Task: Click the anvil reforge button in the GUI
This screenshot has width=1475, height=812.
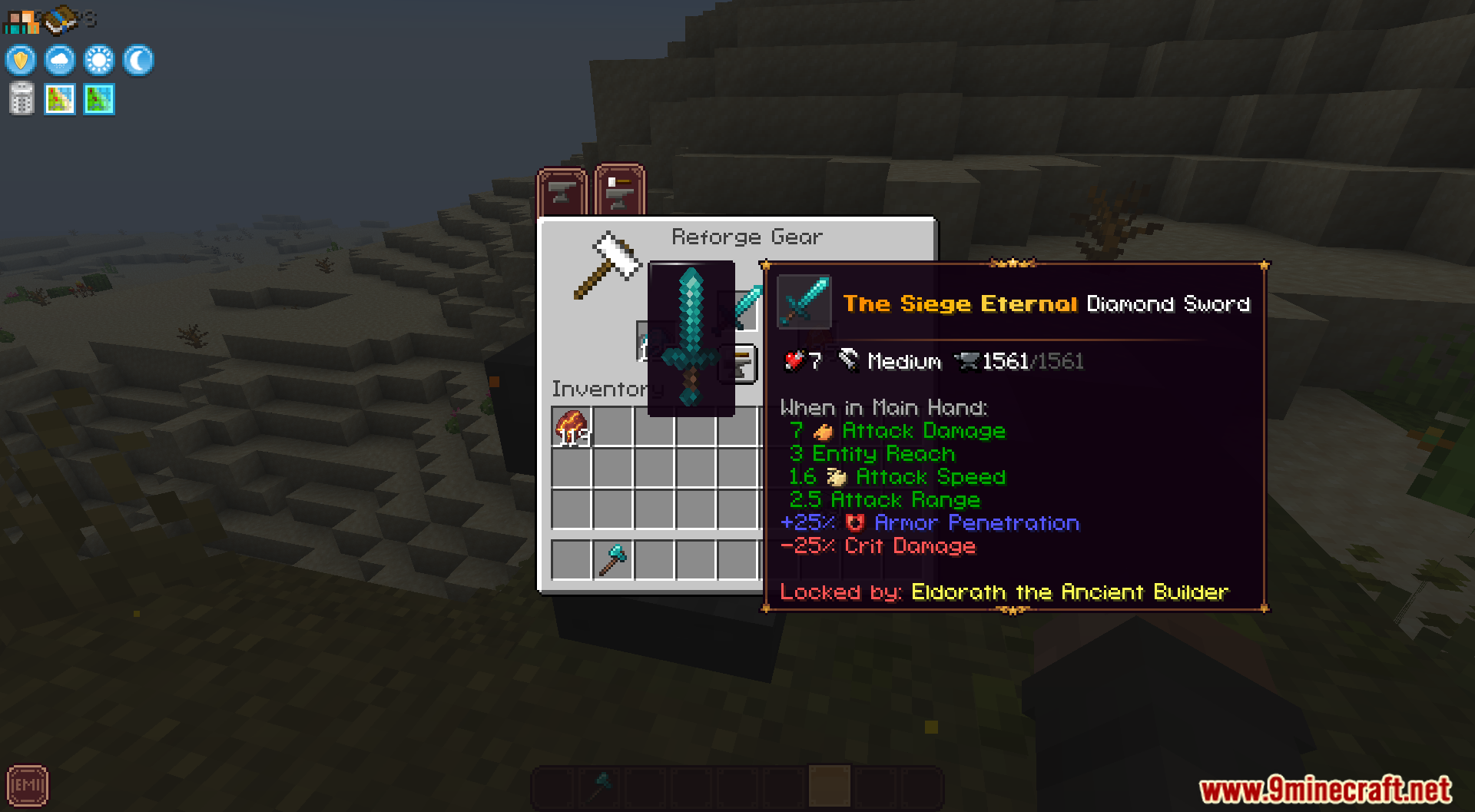Action: [x=737, y=366]
